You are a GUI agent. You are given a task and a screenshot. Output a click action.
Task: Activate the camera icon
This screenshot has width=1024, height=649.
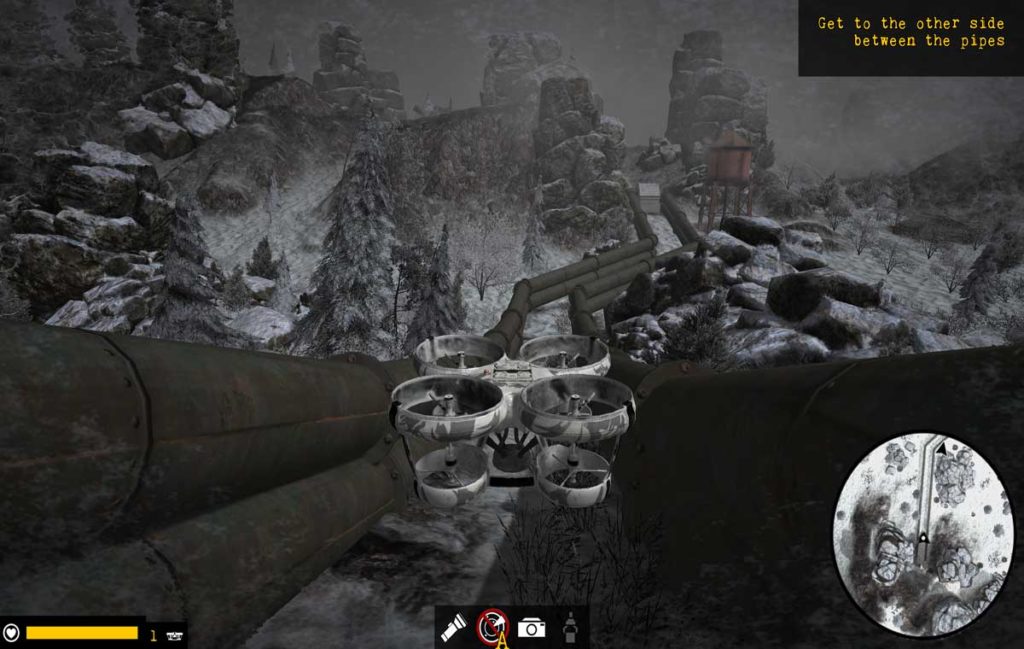pos(532,628)
